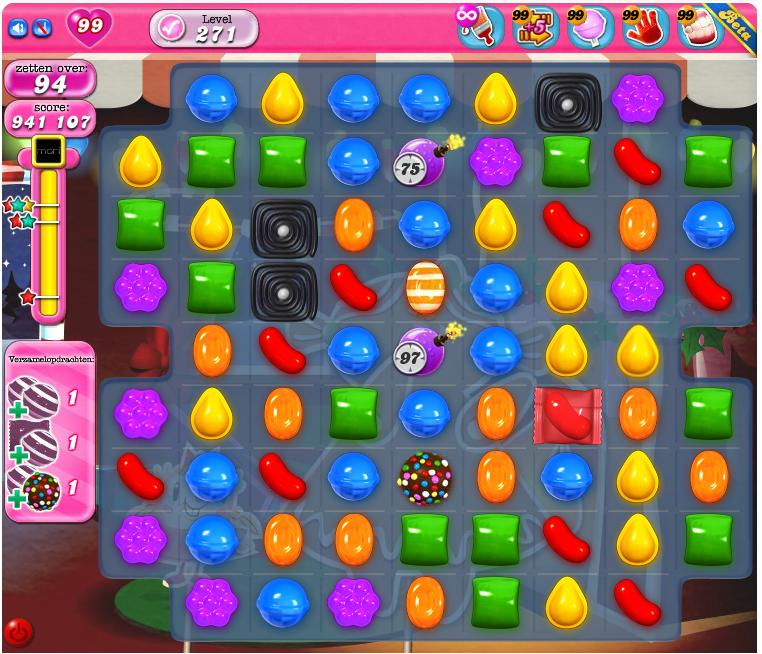Choose the chattering teeth booster
The image size is (762, 654).
click(700, 27)
